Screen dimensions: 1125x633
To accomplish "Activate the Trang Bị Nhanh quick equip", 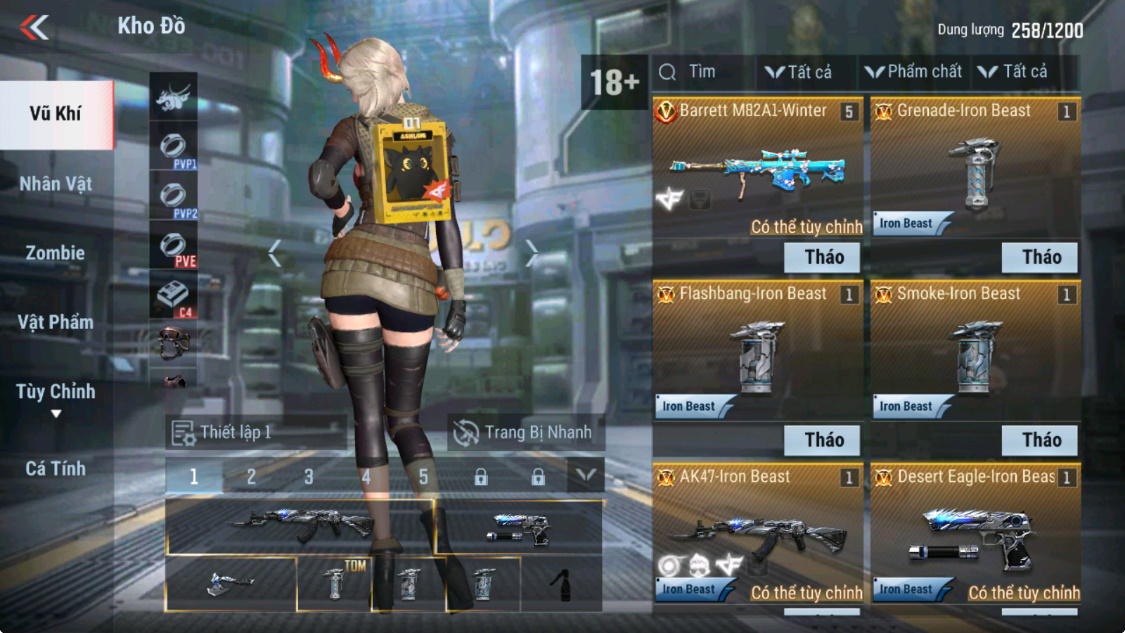I will click(x=526, y=433).
